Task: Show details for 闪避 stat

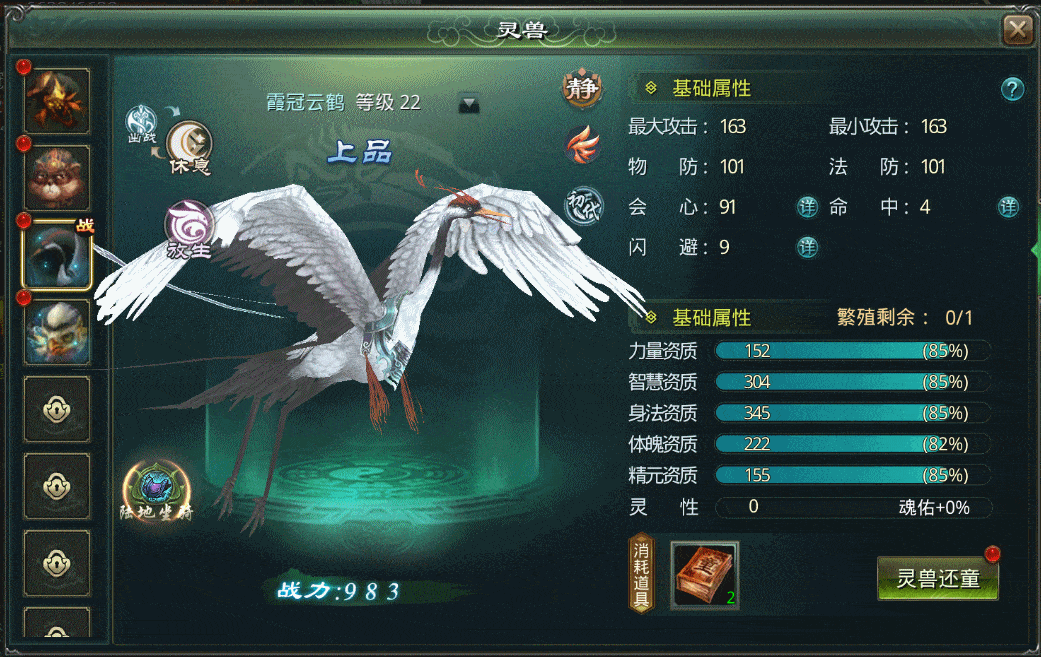Action: click(807, 247)
